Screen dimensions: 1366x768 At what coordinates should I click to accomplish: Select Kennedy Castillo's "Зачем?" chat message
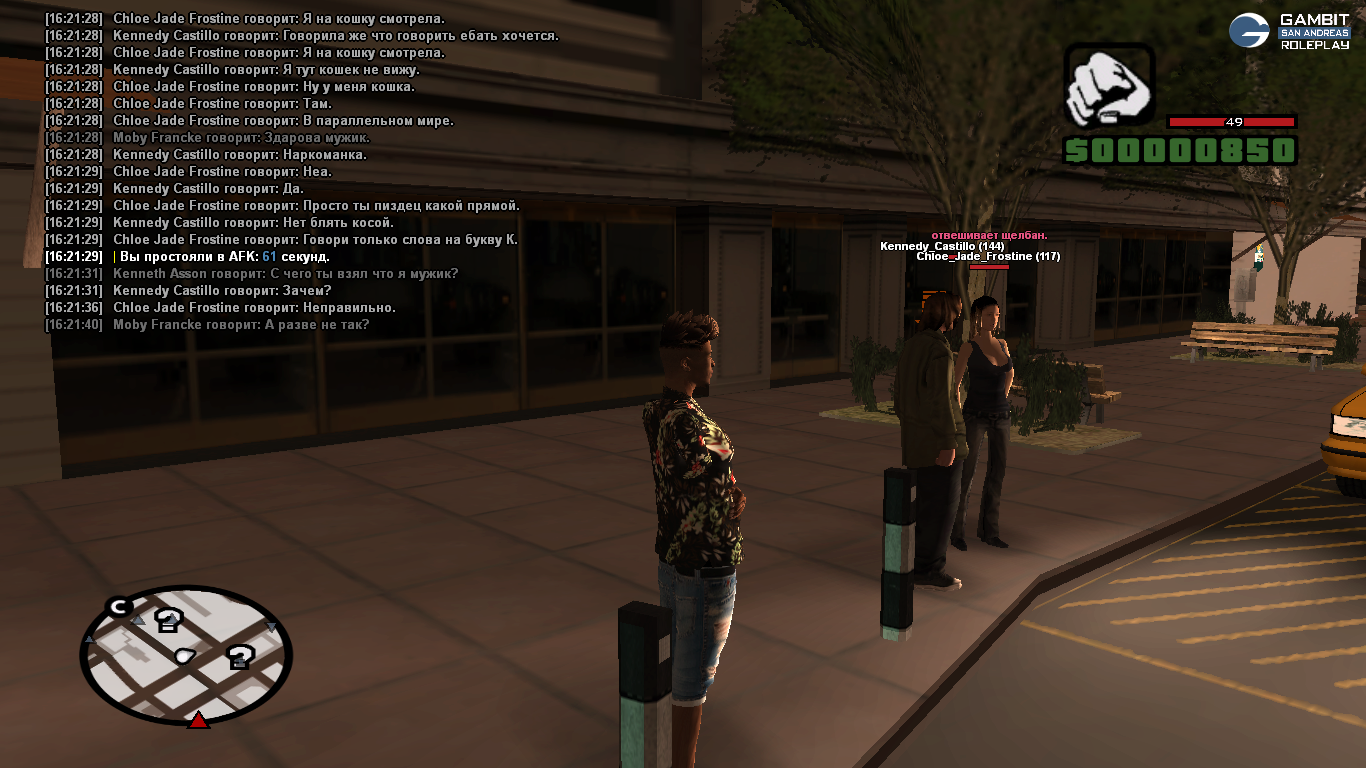coord(222,291)
